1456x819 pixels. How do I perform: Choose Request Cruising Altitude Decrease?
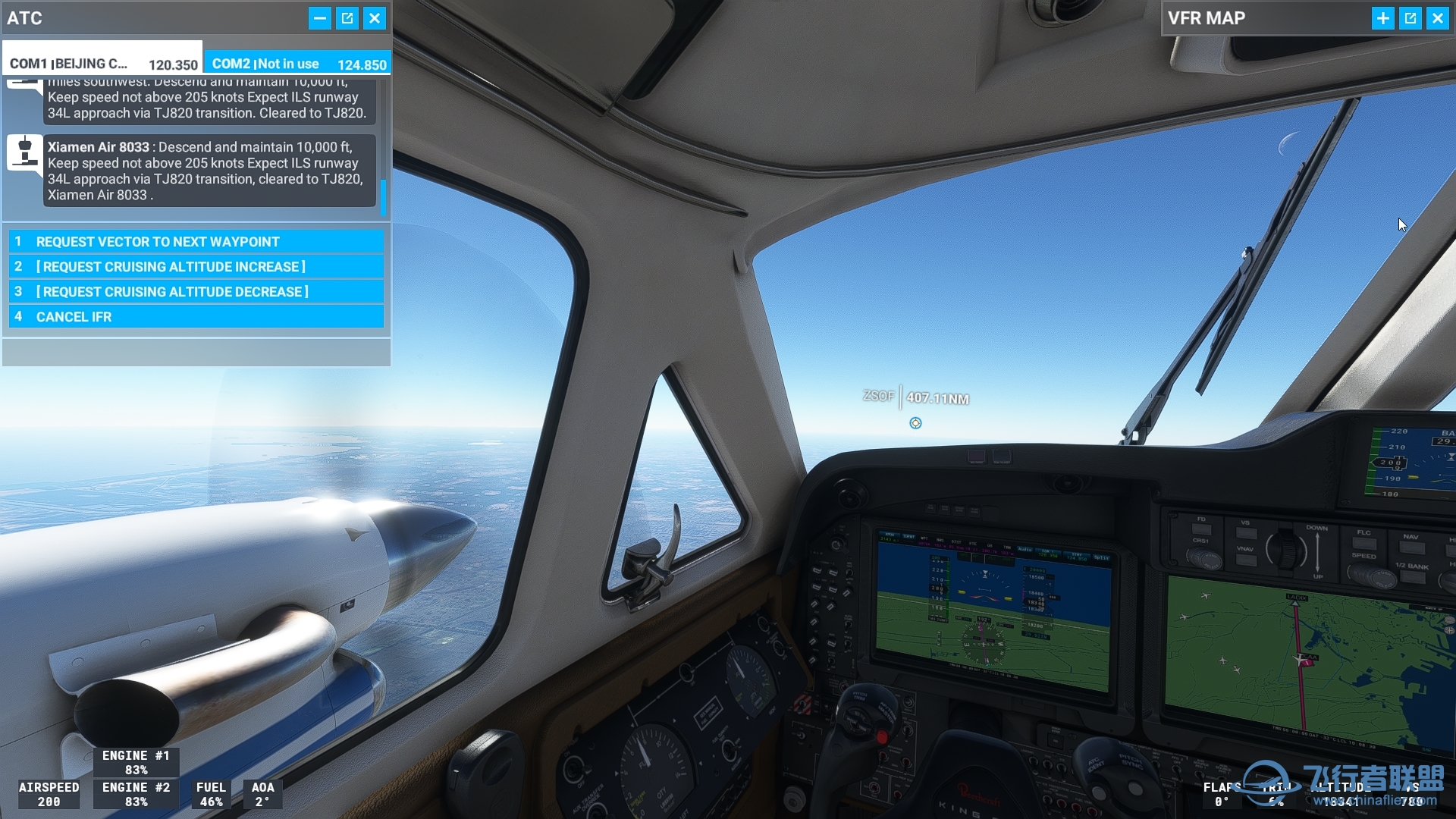coord(196,292)
